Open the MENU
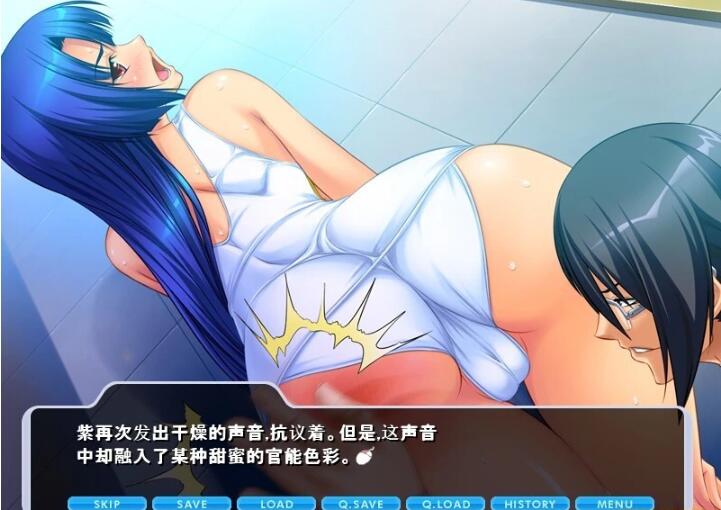 tap(615, 503)
